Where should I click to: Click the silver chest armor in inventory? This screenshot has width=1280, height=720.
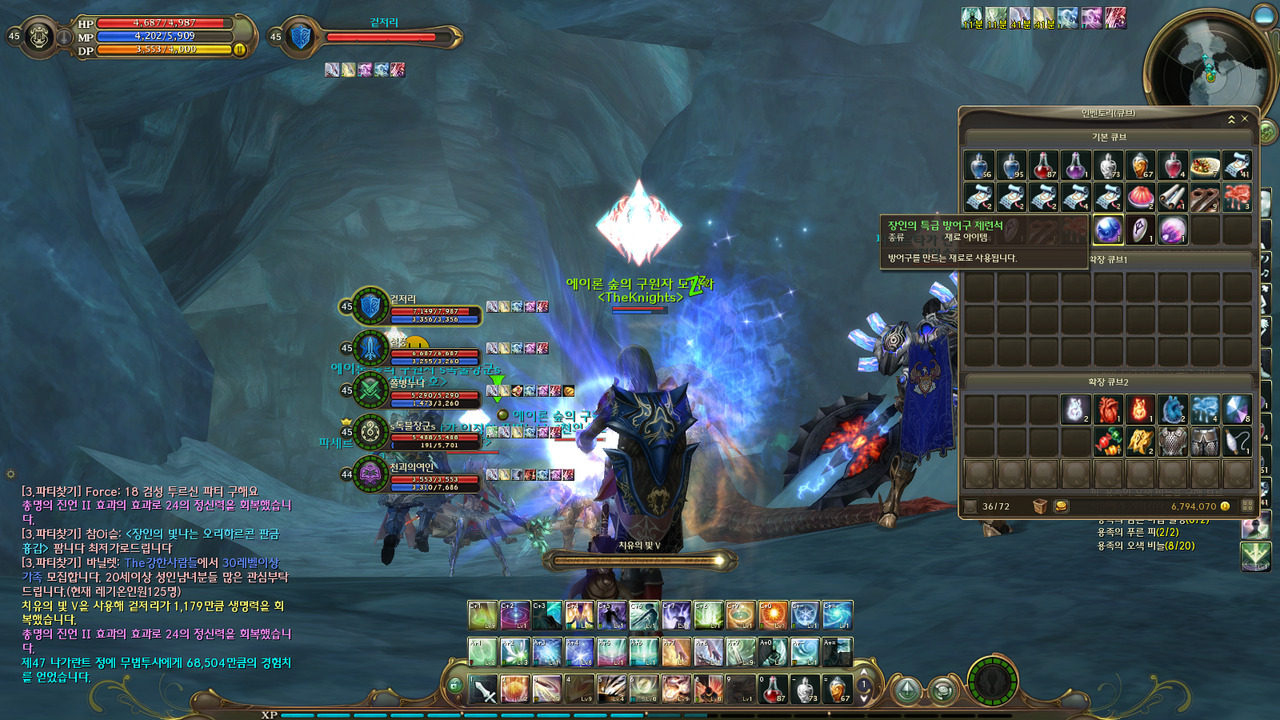pyautogui.click(x=1172, y=441)
